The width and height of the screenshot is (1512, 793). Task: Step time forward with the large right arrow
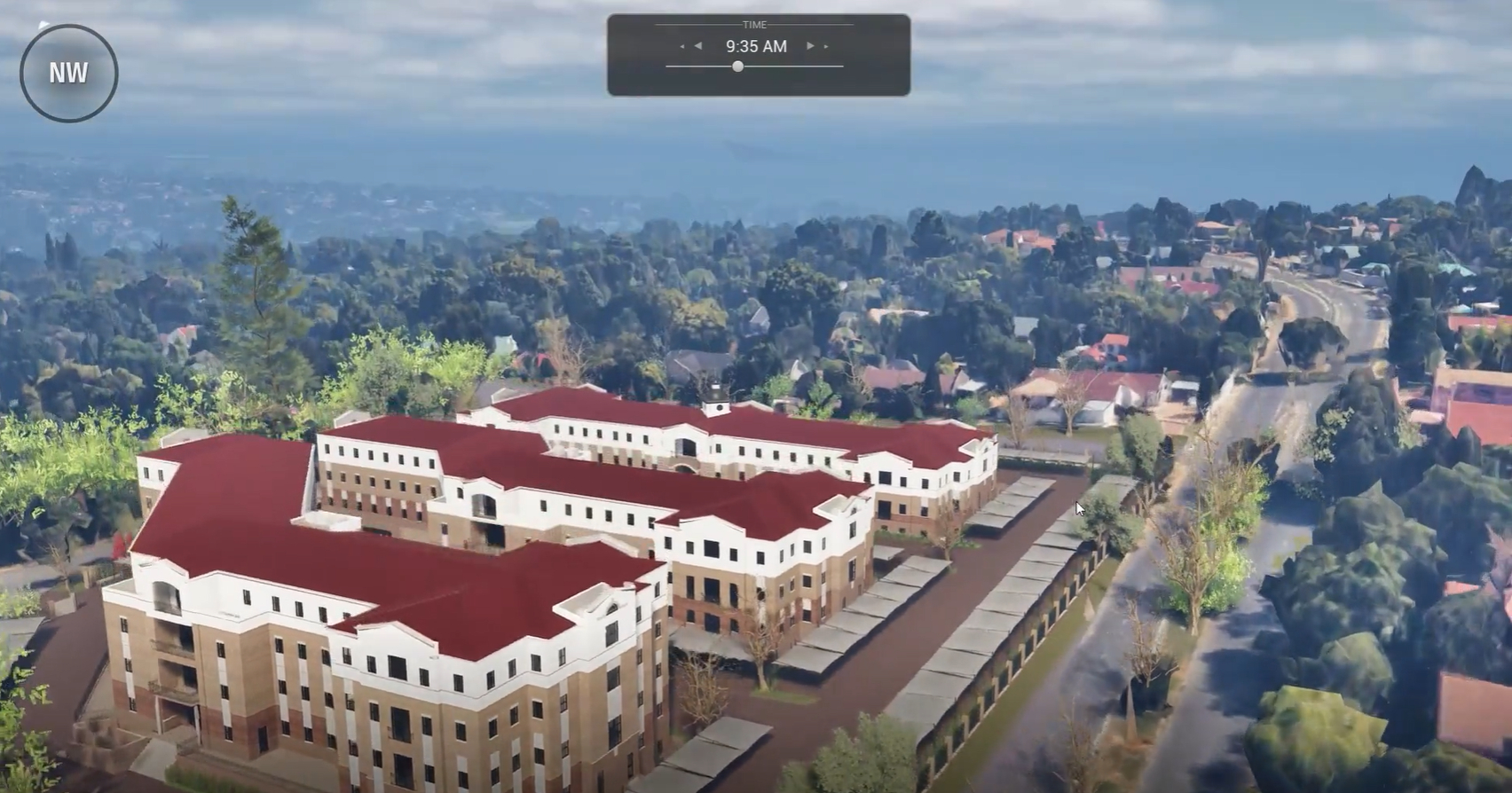(x=810, y=46)
